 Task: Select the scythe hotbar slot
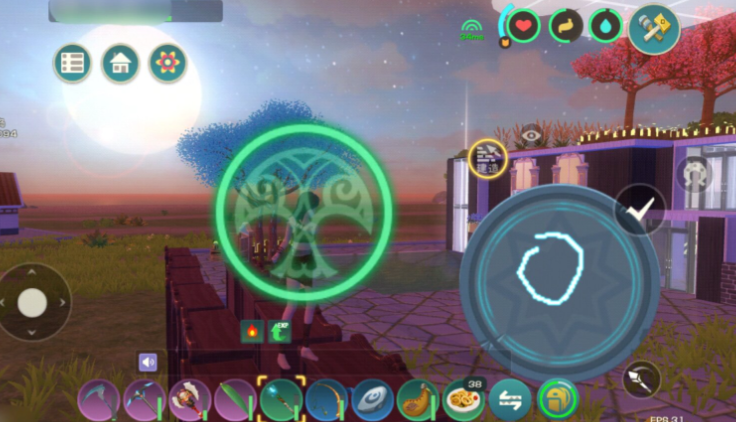click(x=98, y=401)
